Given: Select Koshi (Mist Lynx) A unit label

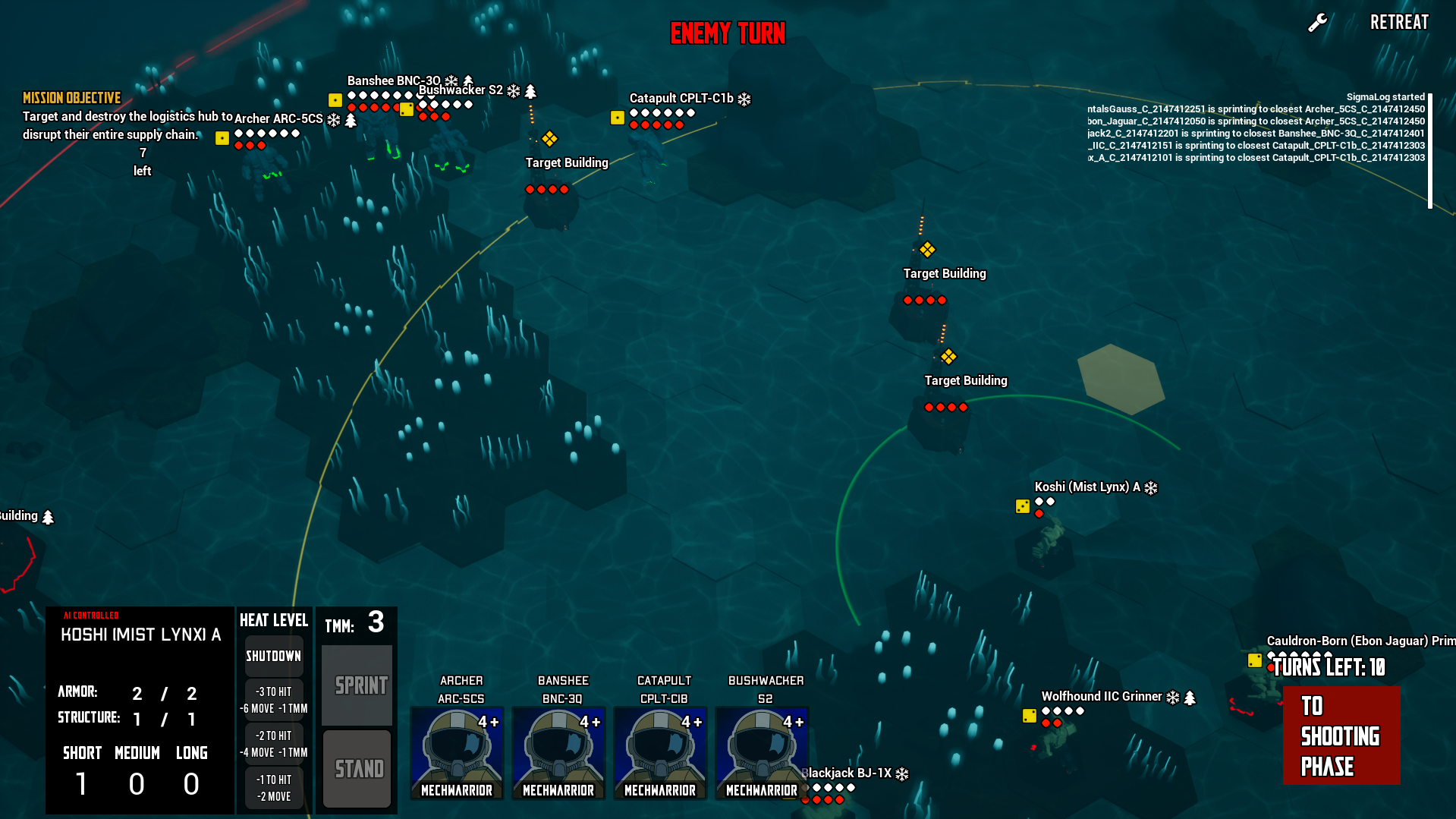Looking at the screenshot, I should (x=1086, y=487).
